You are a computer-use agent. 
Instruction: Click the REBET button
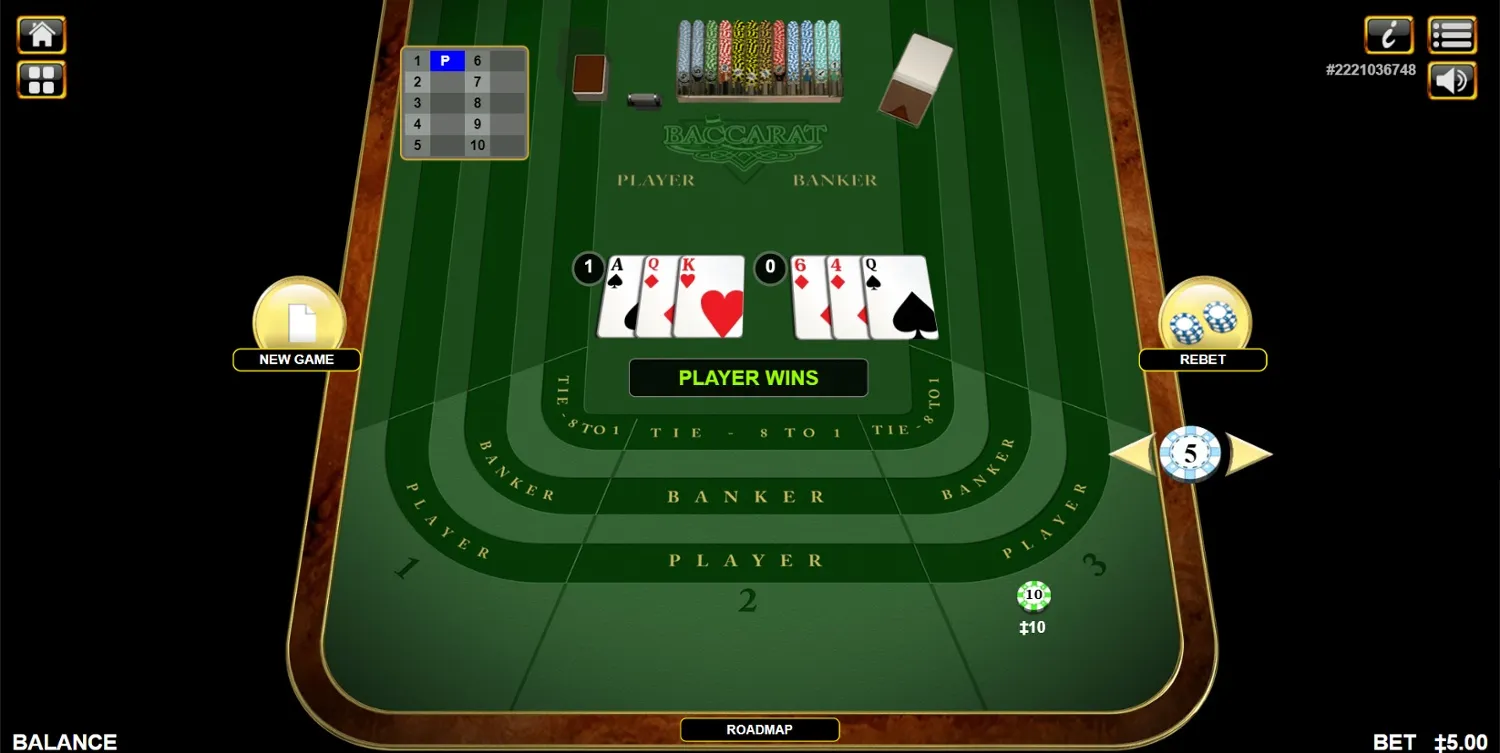click(x=1203, y=359)
